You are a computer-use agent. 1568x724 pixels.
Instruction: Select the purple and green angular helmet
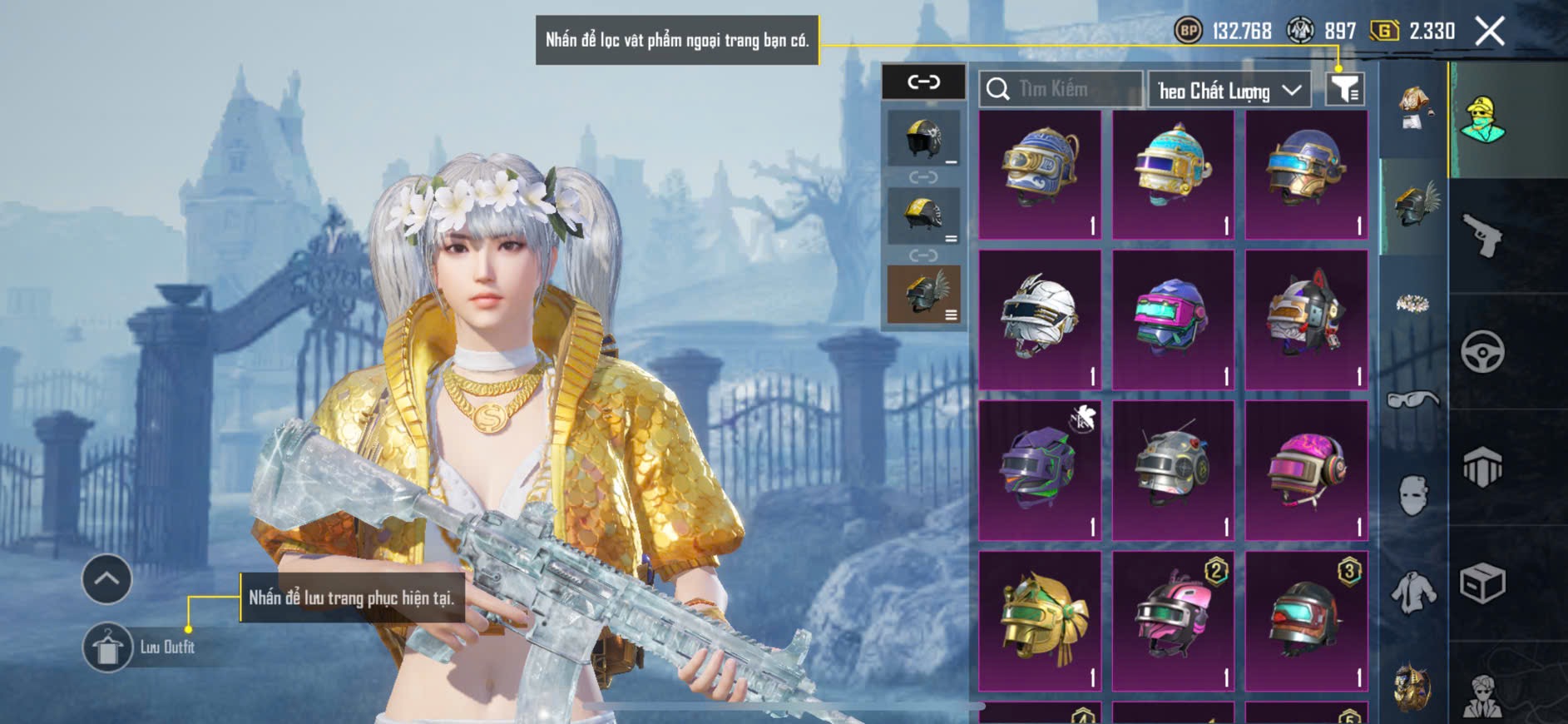click(x=1040, y=470)
